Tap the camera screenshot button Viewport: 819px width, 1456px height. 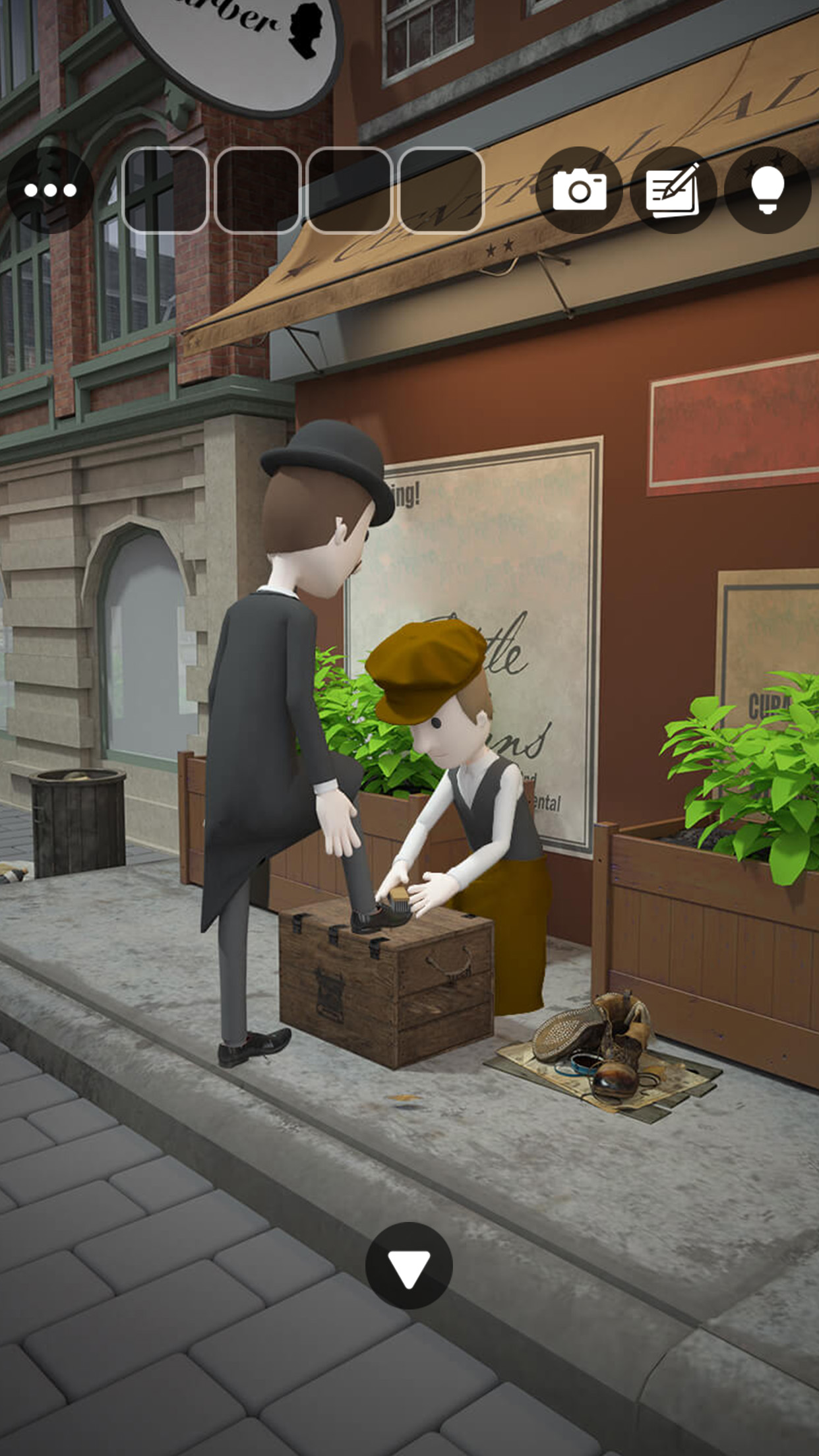pyautogui.click(x=579, y=191)
